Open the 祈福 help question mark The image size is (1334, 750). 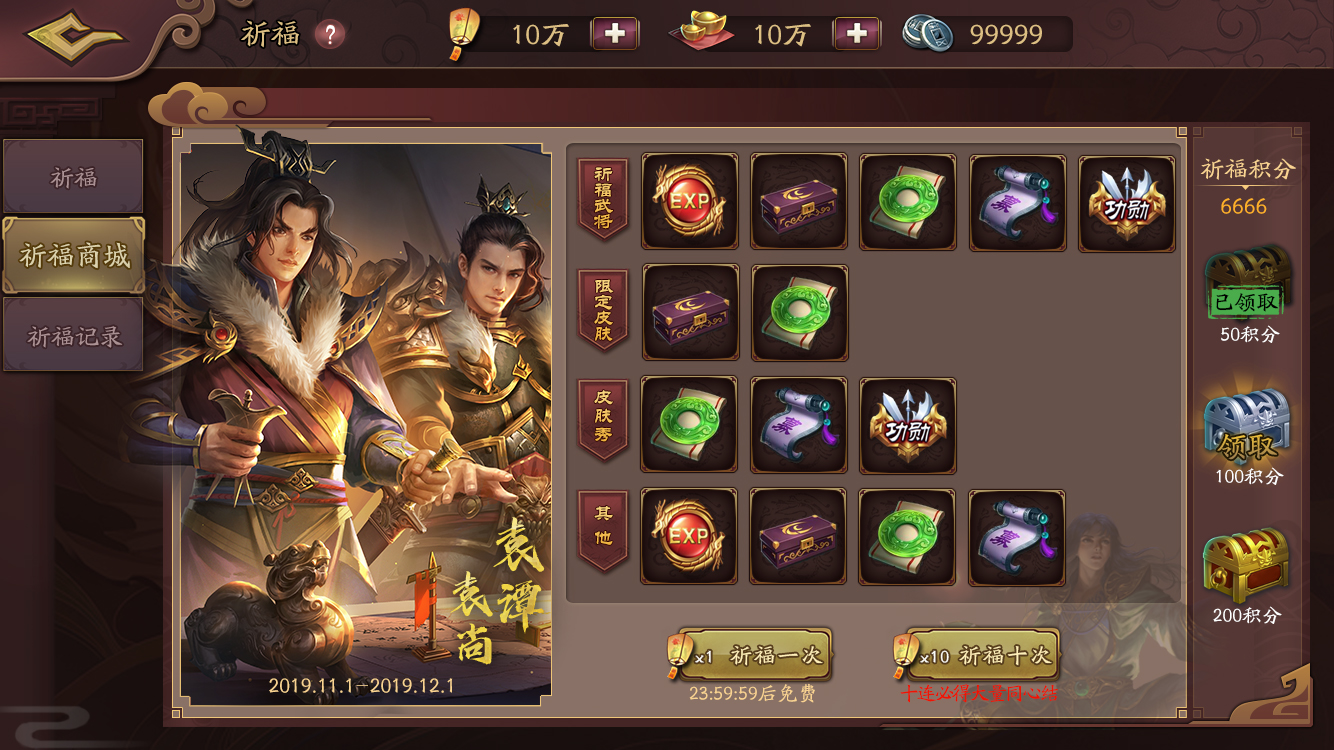coord(329,35)
